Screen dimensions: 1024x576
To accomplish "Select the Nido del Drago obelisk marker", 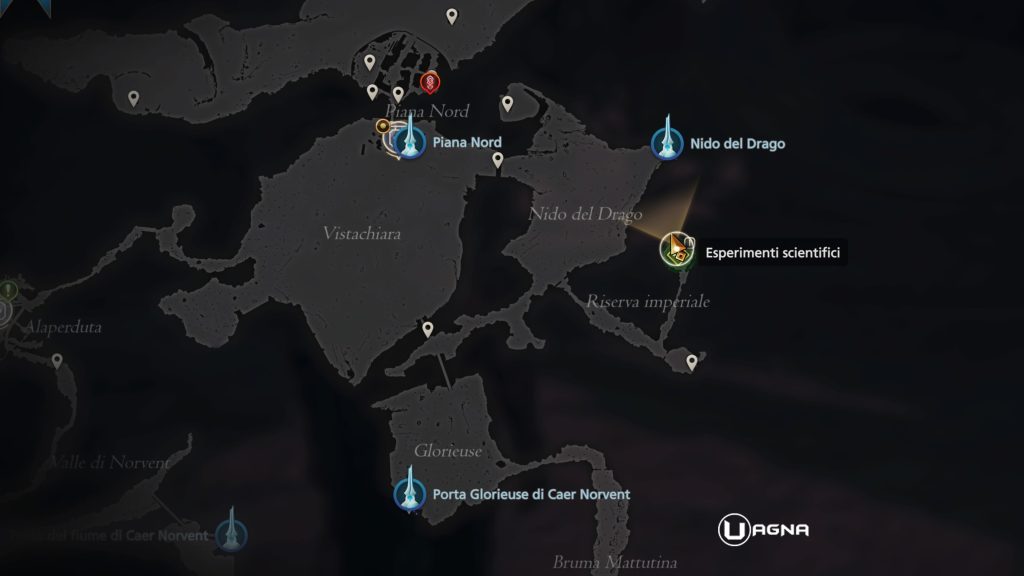I will tap(663, 143).
